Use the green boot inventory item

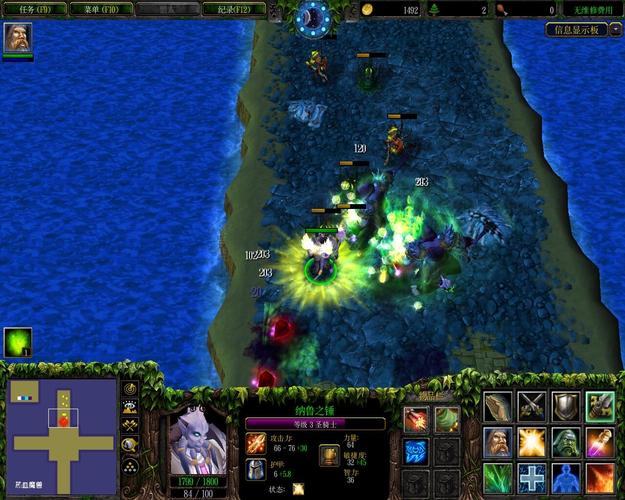coord(446,419)
